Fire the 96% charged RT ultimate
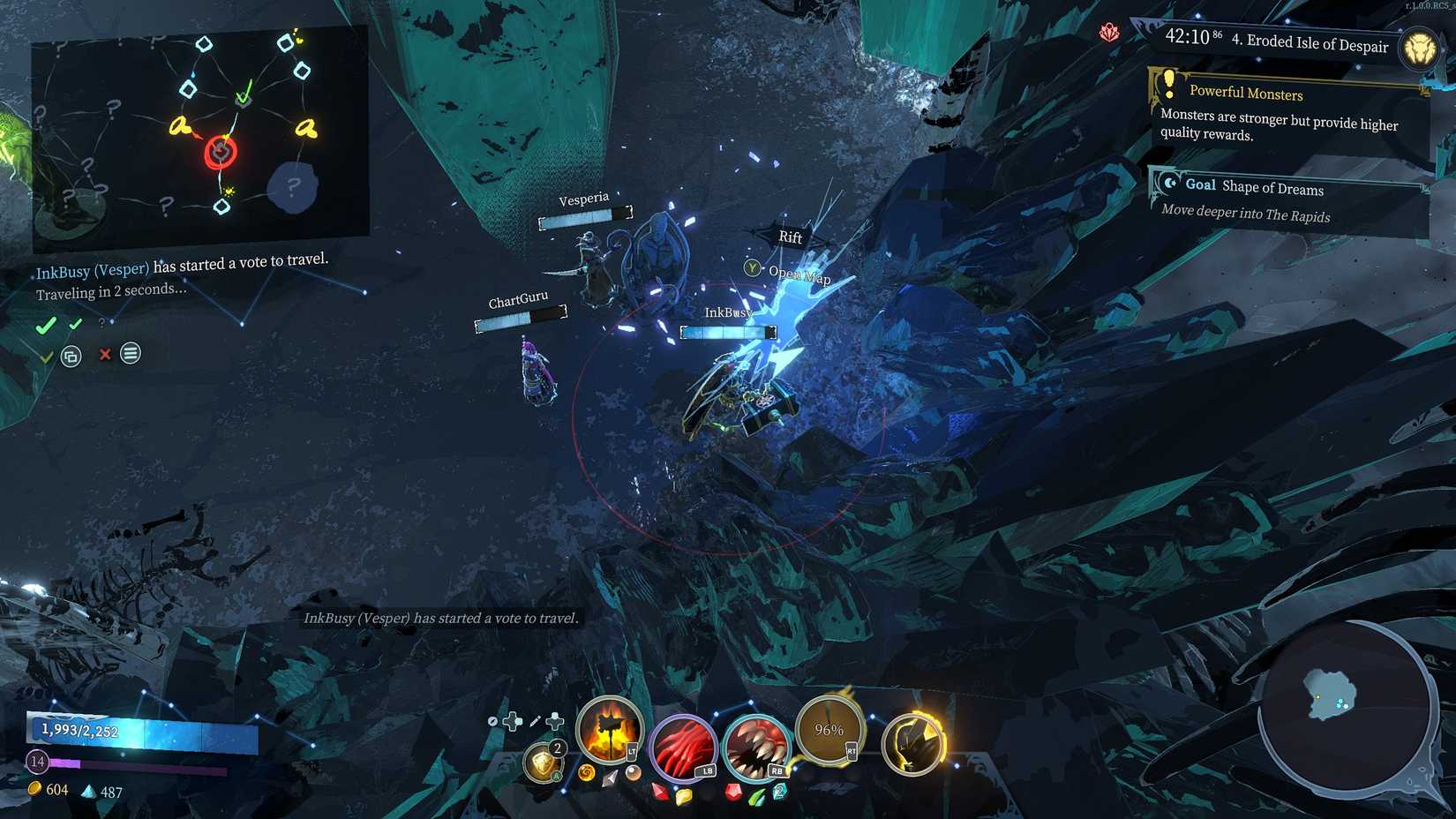 [828, 730]
